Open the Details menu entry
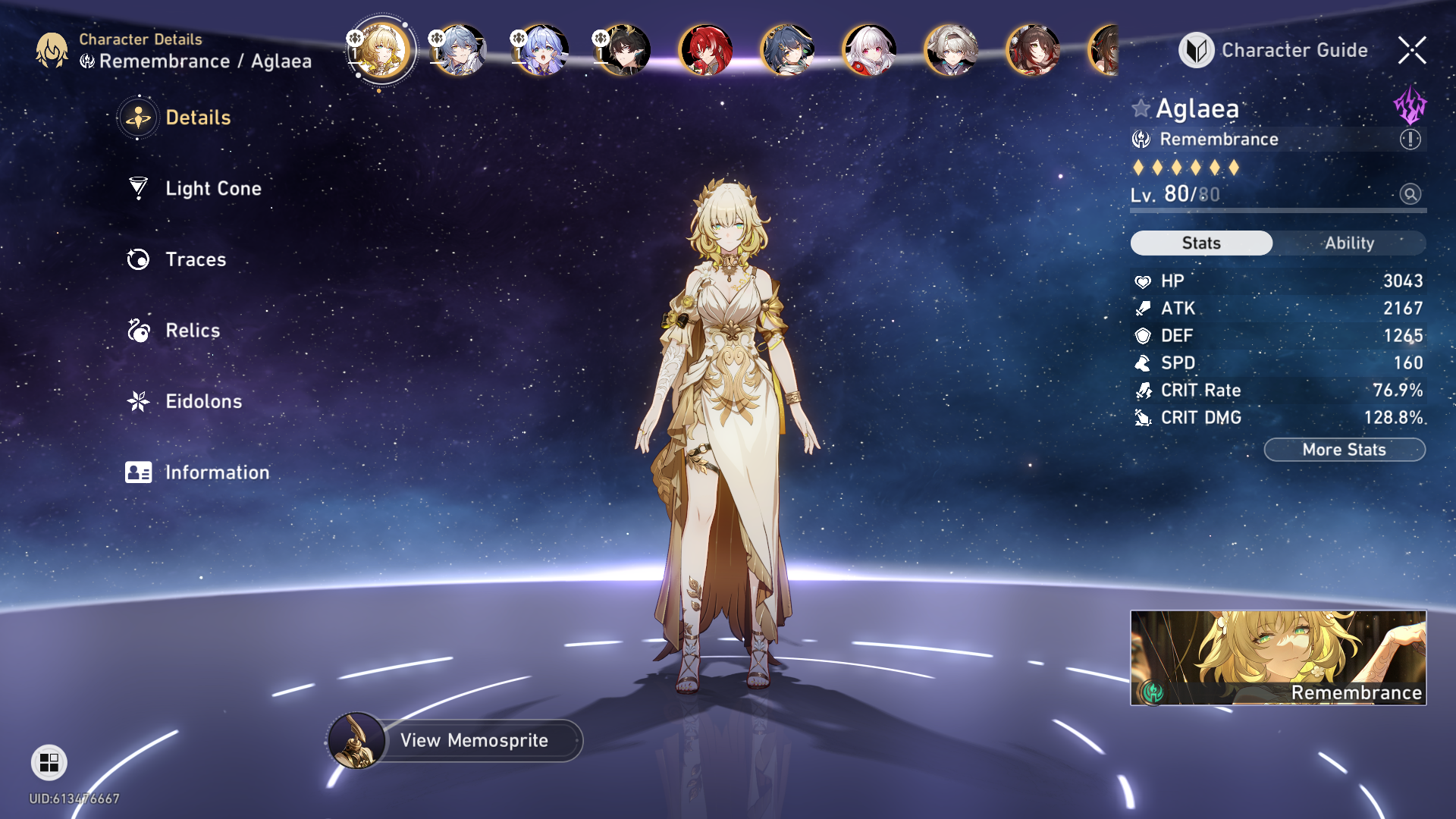 point(197,118)
